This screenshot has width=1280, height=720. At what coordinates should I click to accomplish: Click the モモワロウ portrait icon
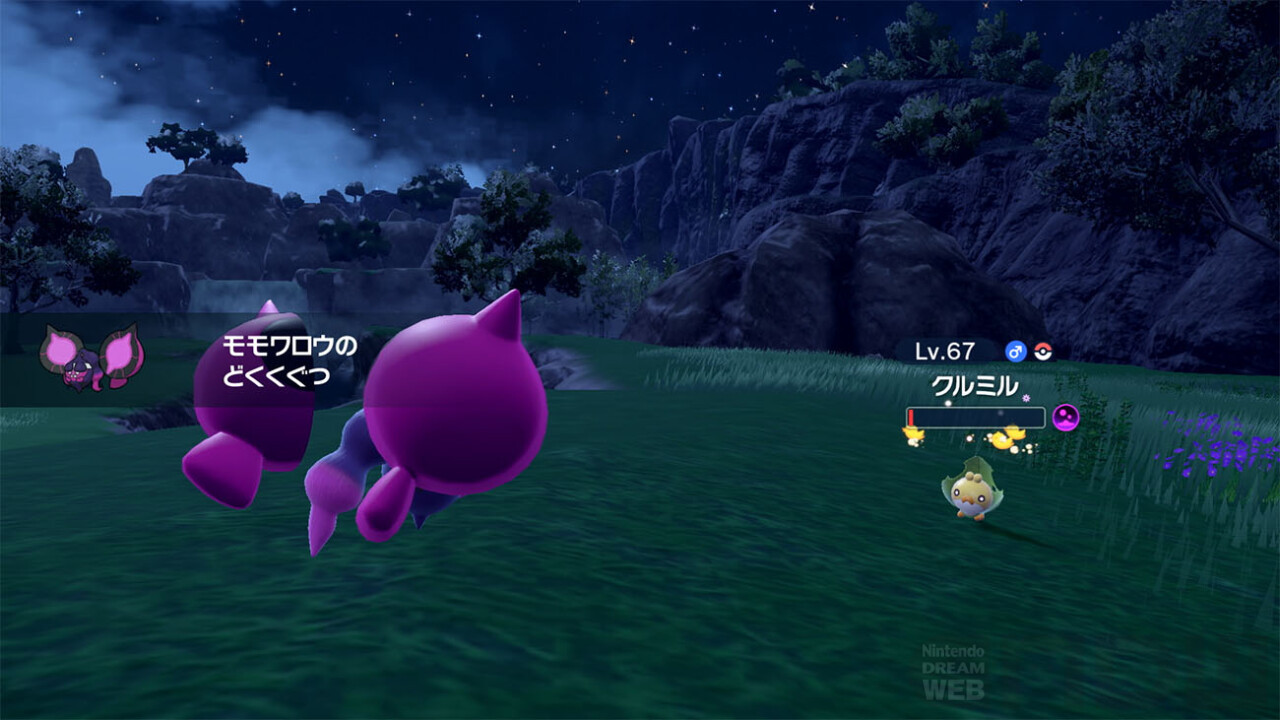coord(92,358)
